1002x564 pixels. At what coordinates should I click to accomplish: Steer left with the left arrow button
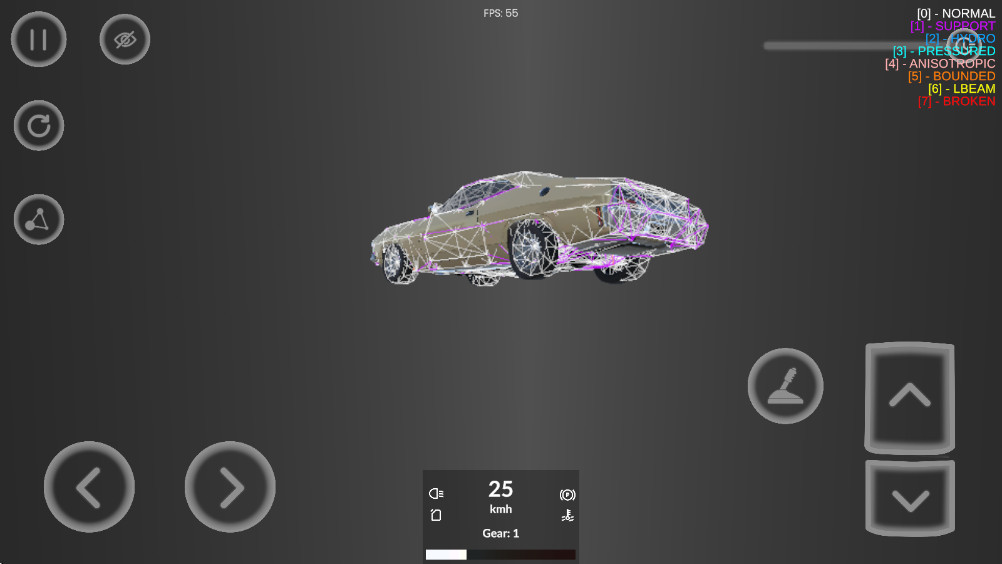[x=89, y=487]
